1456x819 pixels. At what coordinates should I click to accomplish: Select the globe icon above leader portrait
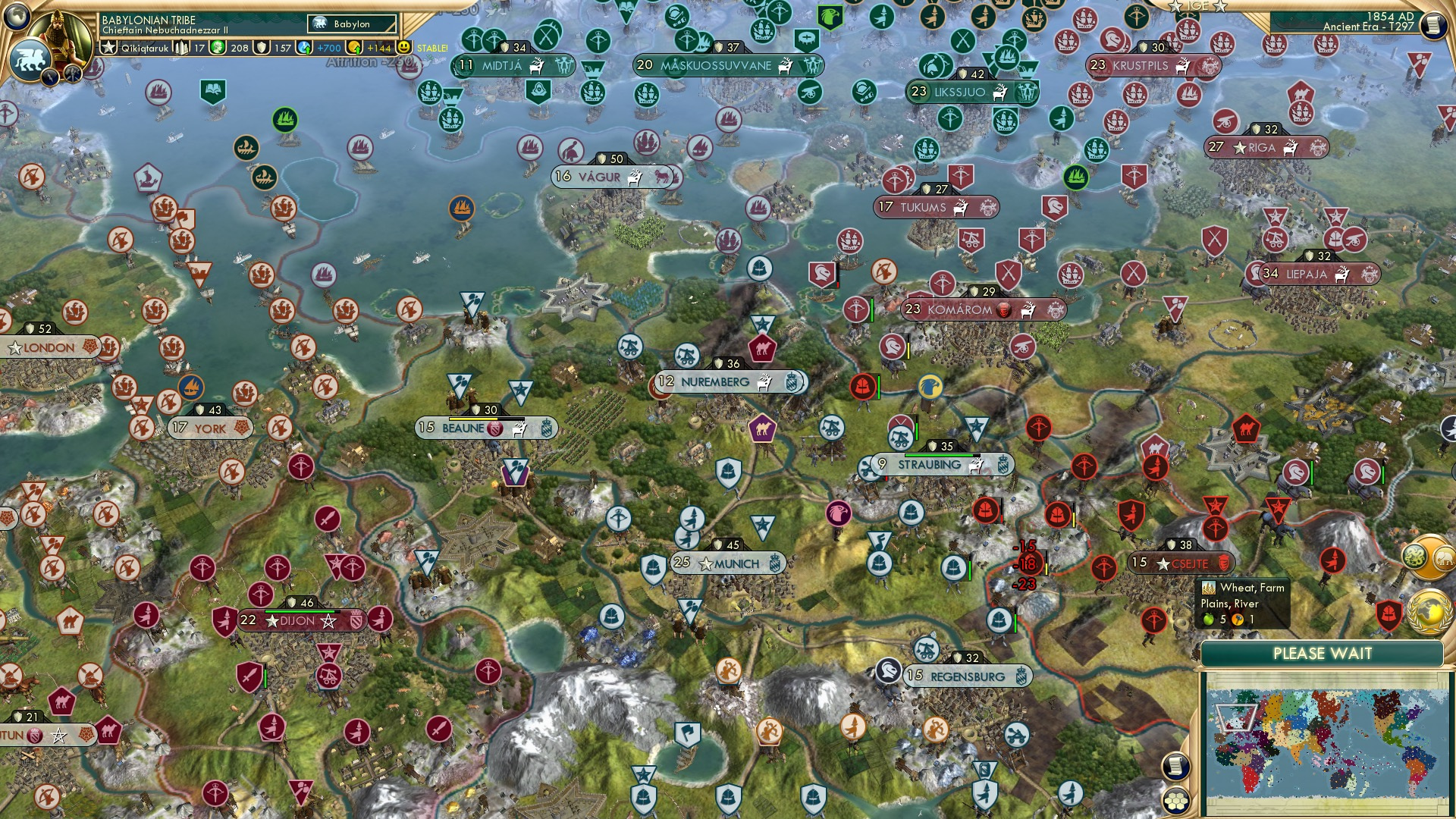(x=17, y=15)
